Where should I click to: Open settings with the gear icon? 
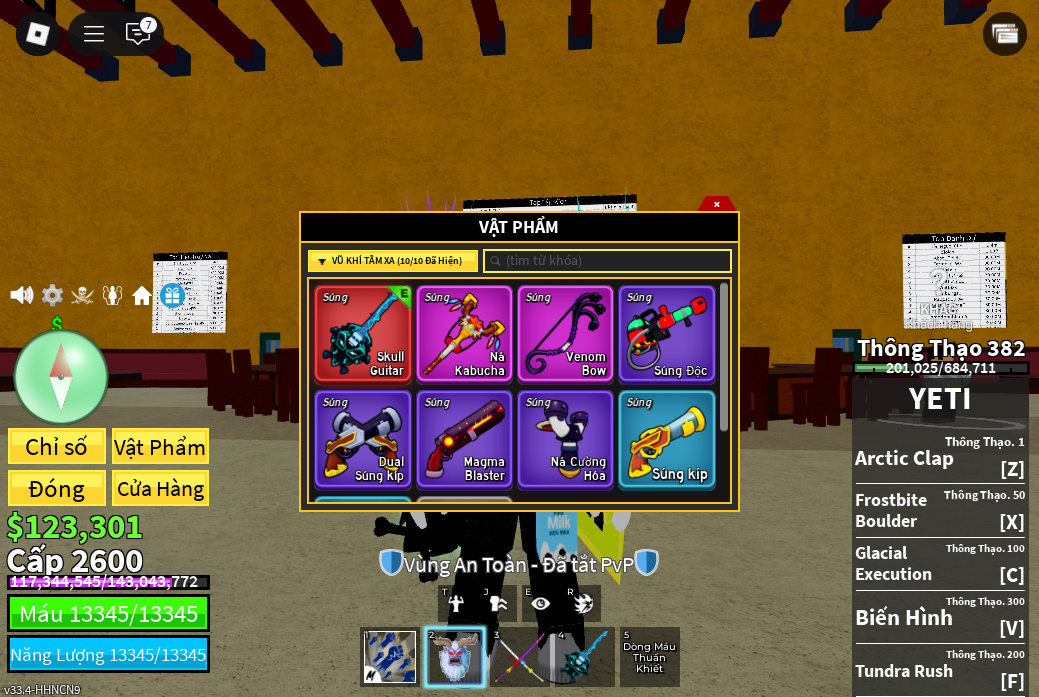click(52, 295)
